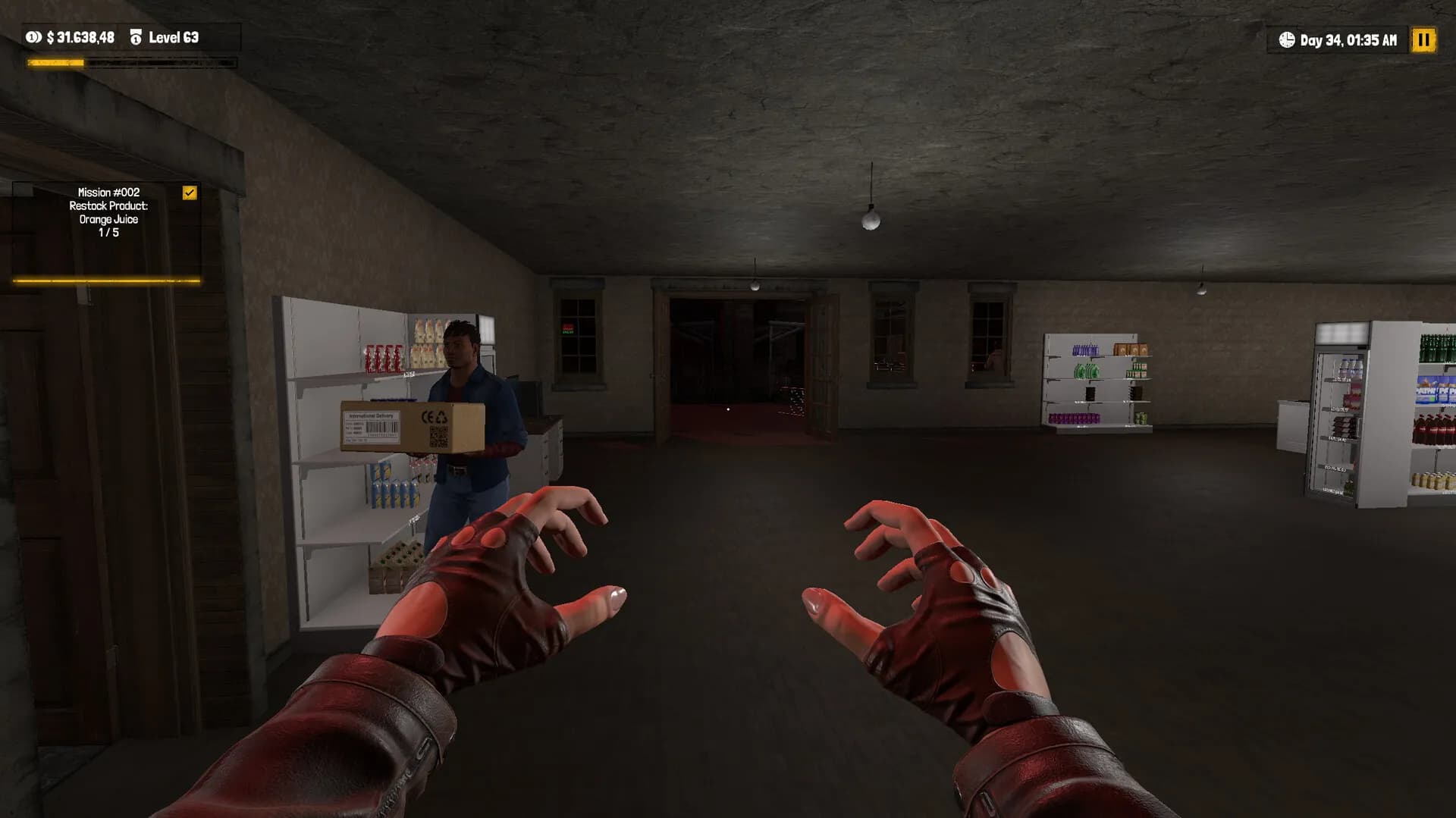The width and height of the screenshot is (1456, 818).
Task: Select the Pause button in the top right
Action: [x=1424, y=40]
